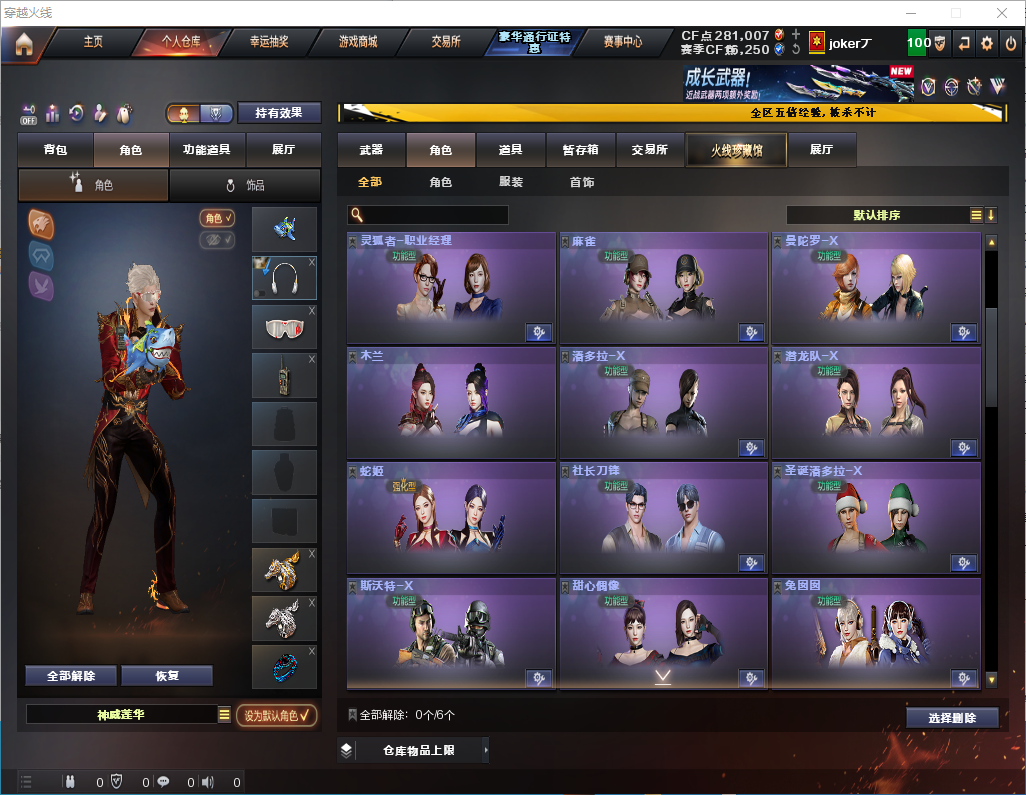Select the 服装 clothing filter
The image size is (1026, 795).
(511, 183)
